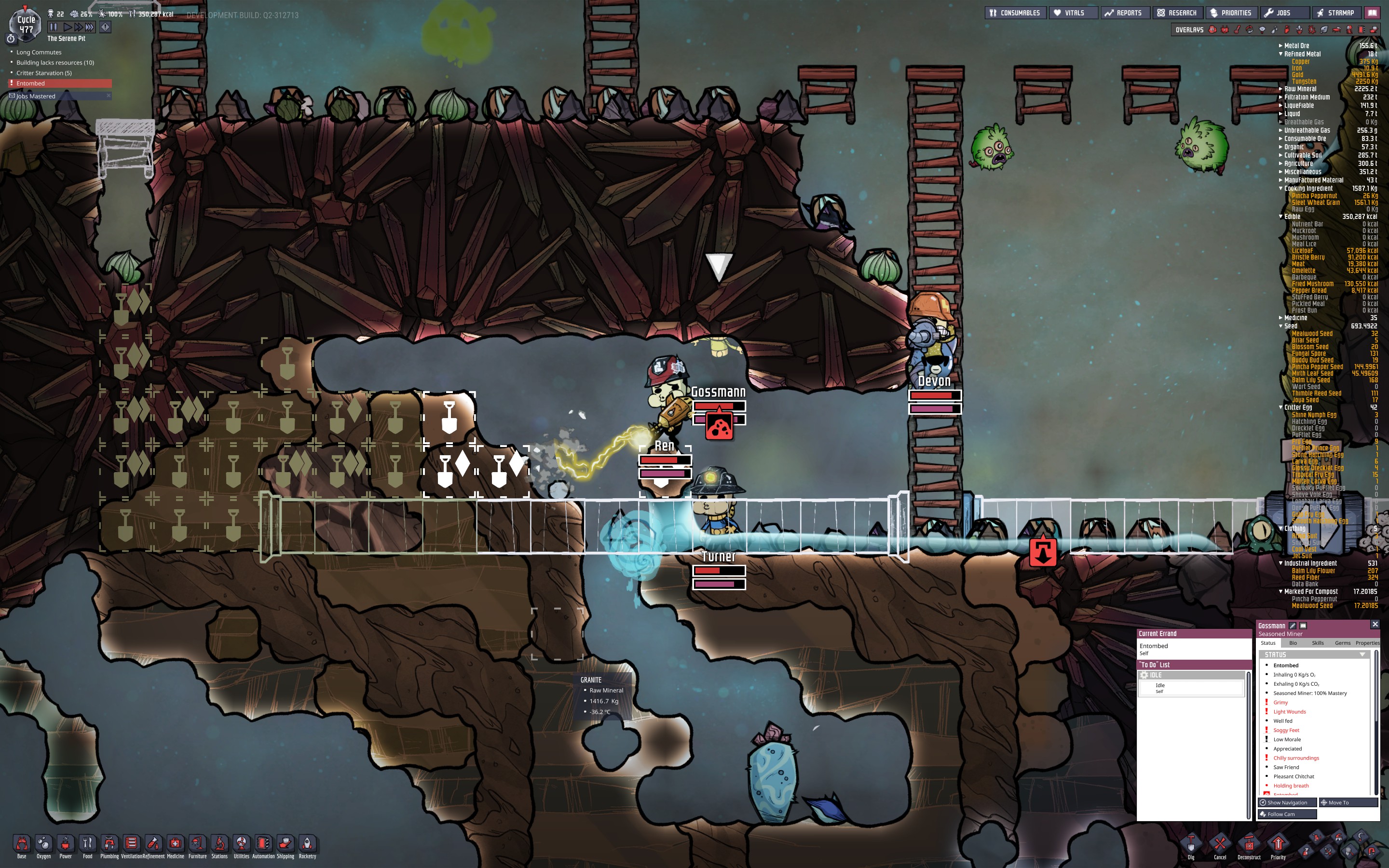This screenshot has height=868, width=1389.
Task: Select the red Entombed alert
Action: pos(60,83)
